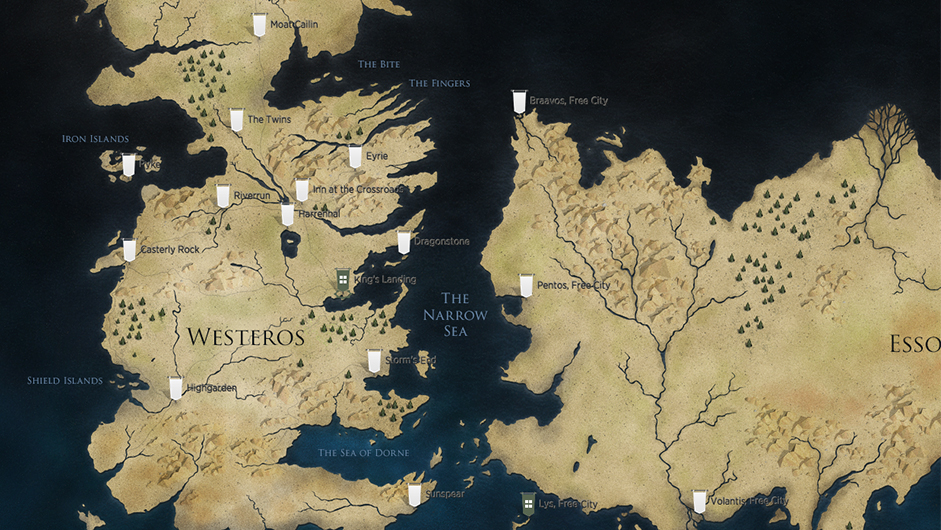
Task: Open the Dragonstone location marker
Action: point(404,242)
